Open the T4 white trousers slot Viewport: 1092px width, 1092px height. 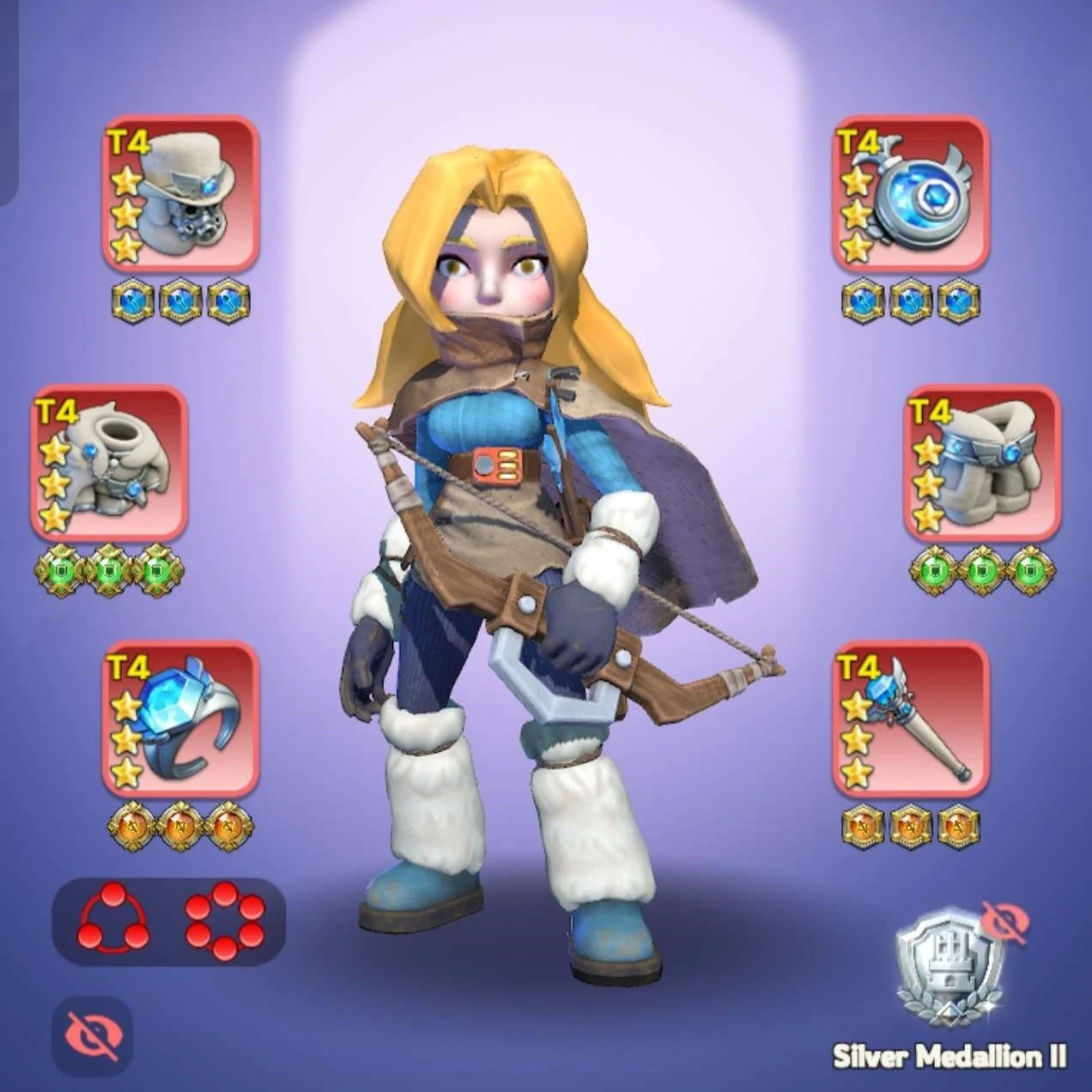tap(983, 464)
